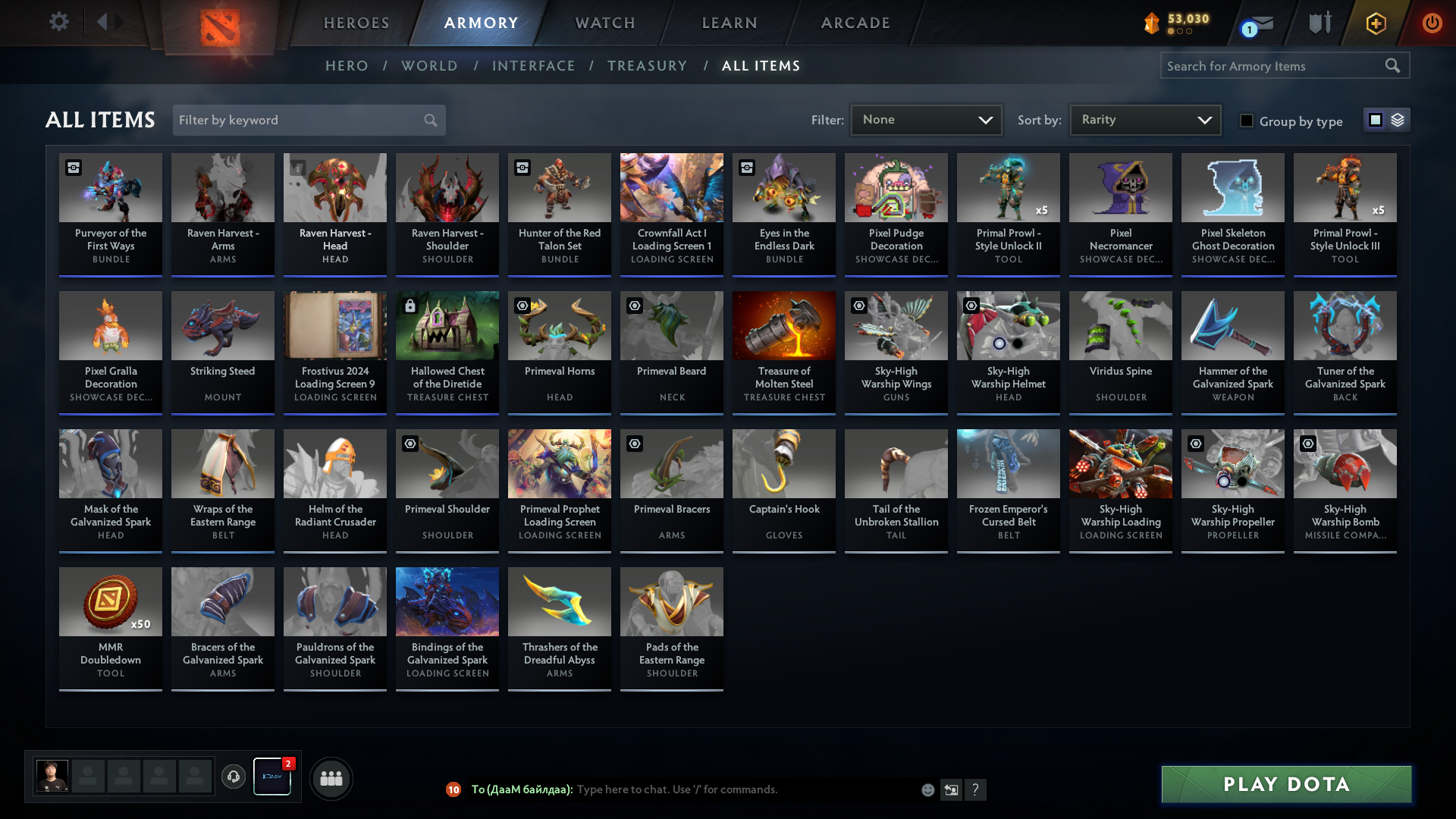Switch to the WATCH tab
This screenshot has height=819, width=1456.
(604, 23)
